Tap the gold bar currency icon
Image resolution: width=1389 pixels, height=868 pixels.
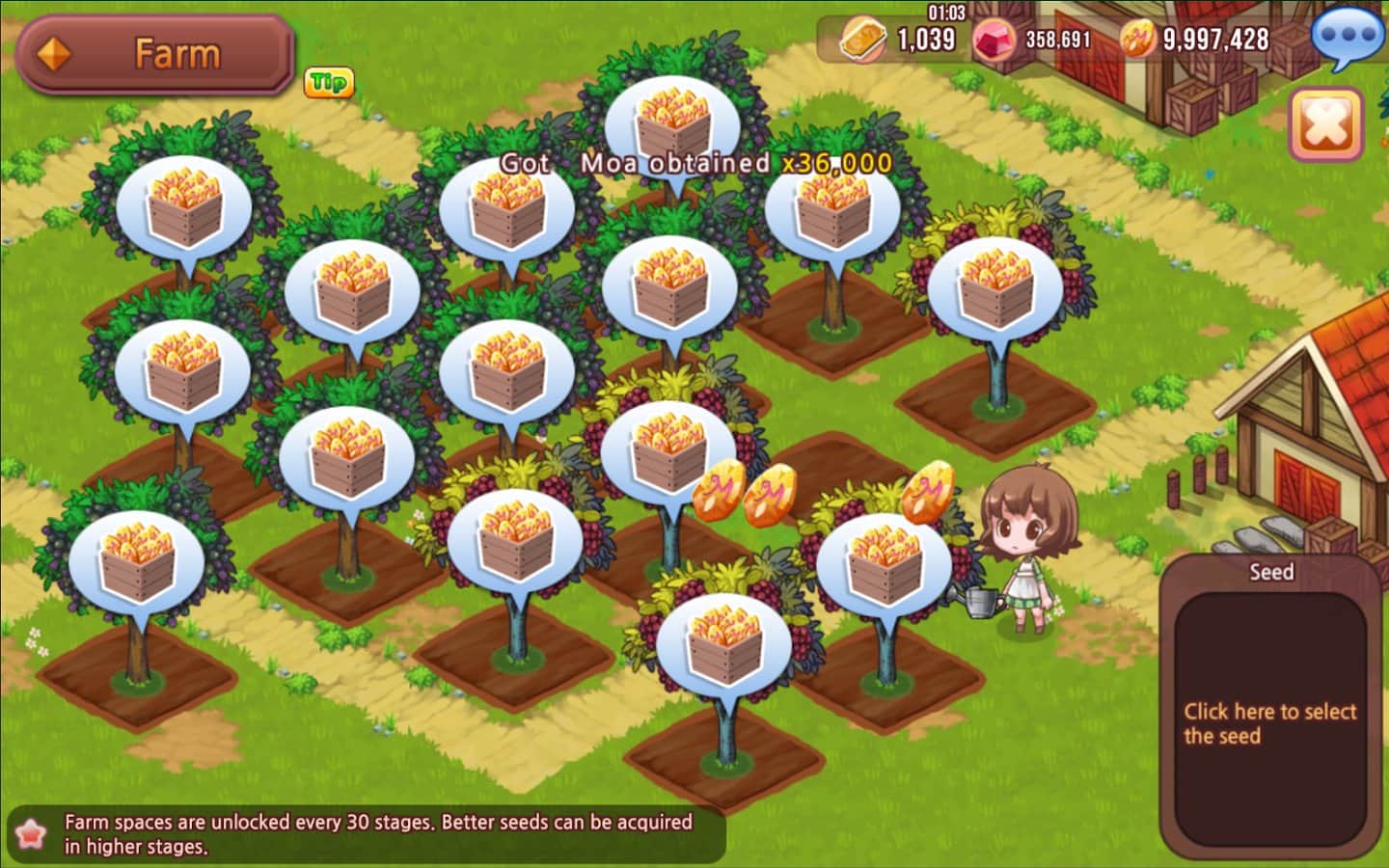tap(862, 40)
